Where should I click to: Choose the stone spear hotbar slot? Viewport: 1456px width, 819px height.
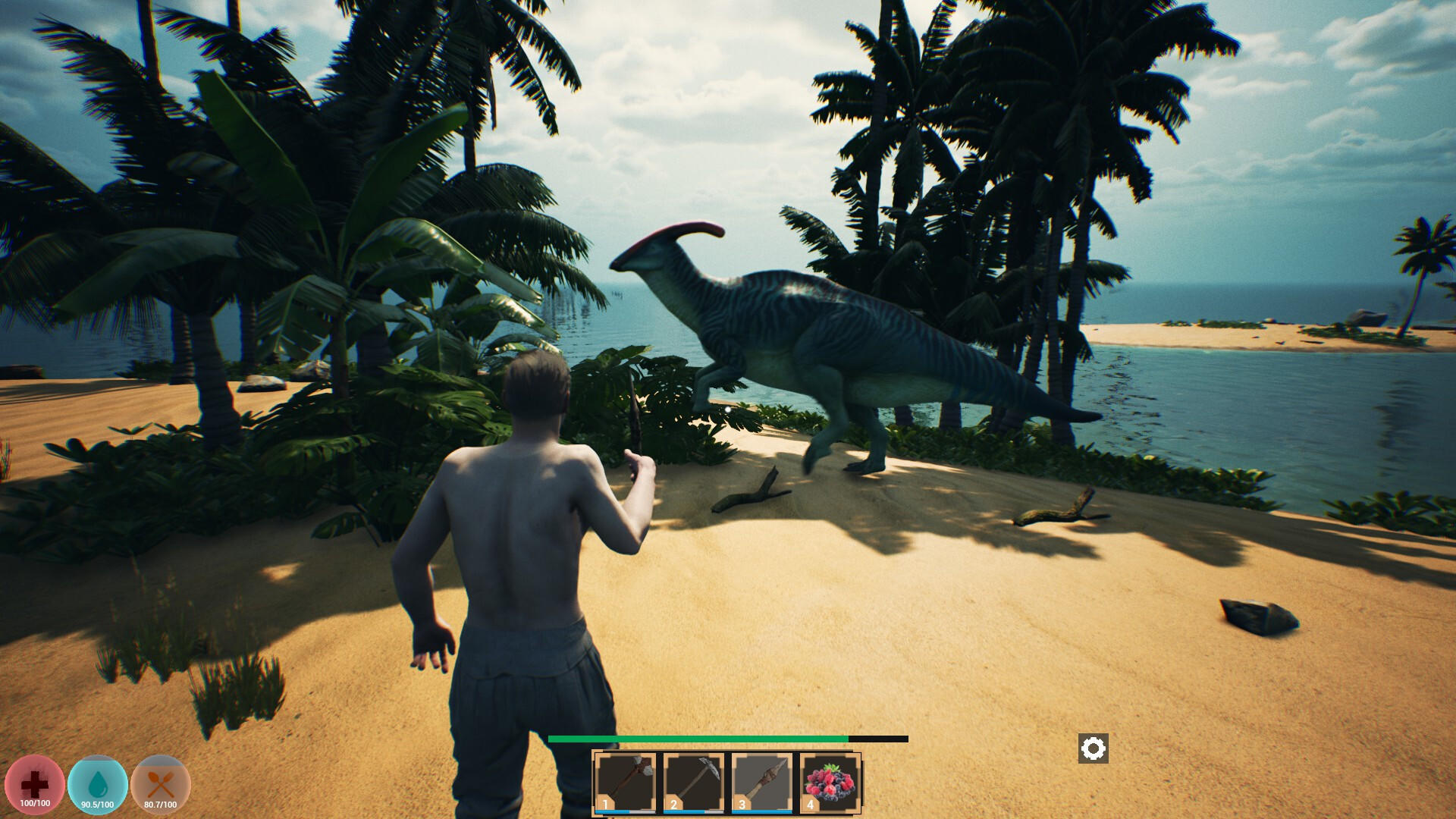click(761, 782)
